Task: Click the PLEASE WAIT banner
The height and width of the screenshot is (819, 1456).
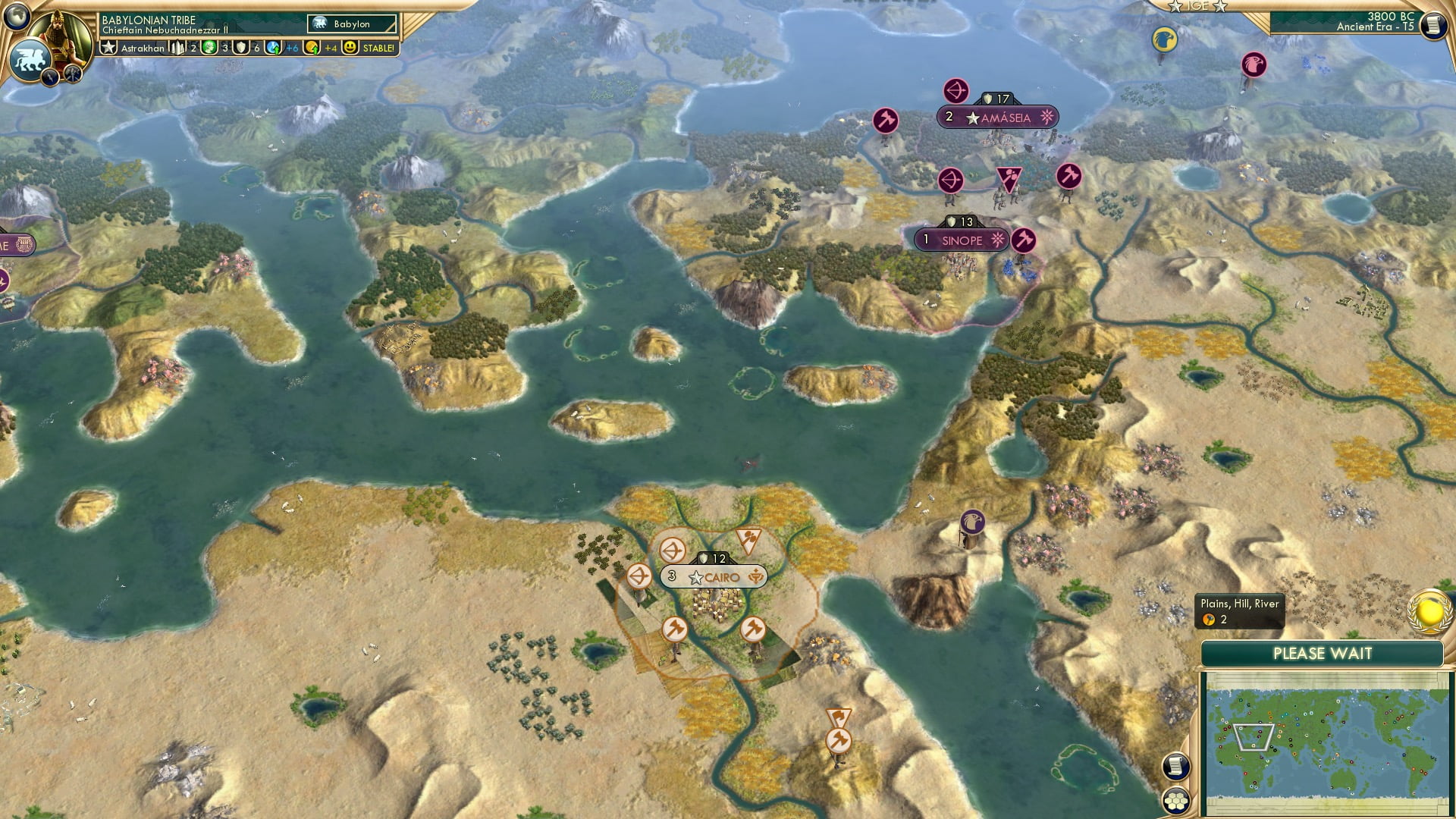Action: click(x=1323, y=653)
